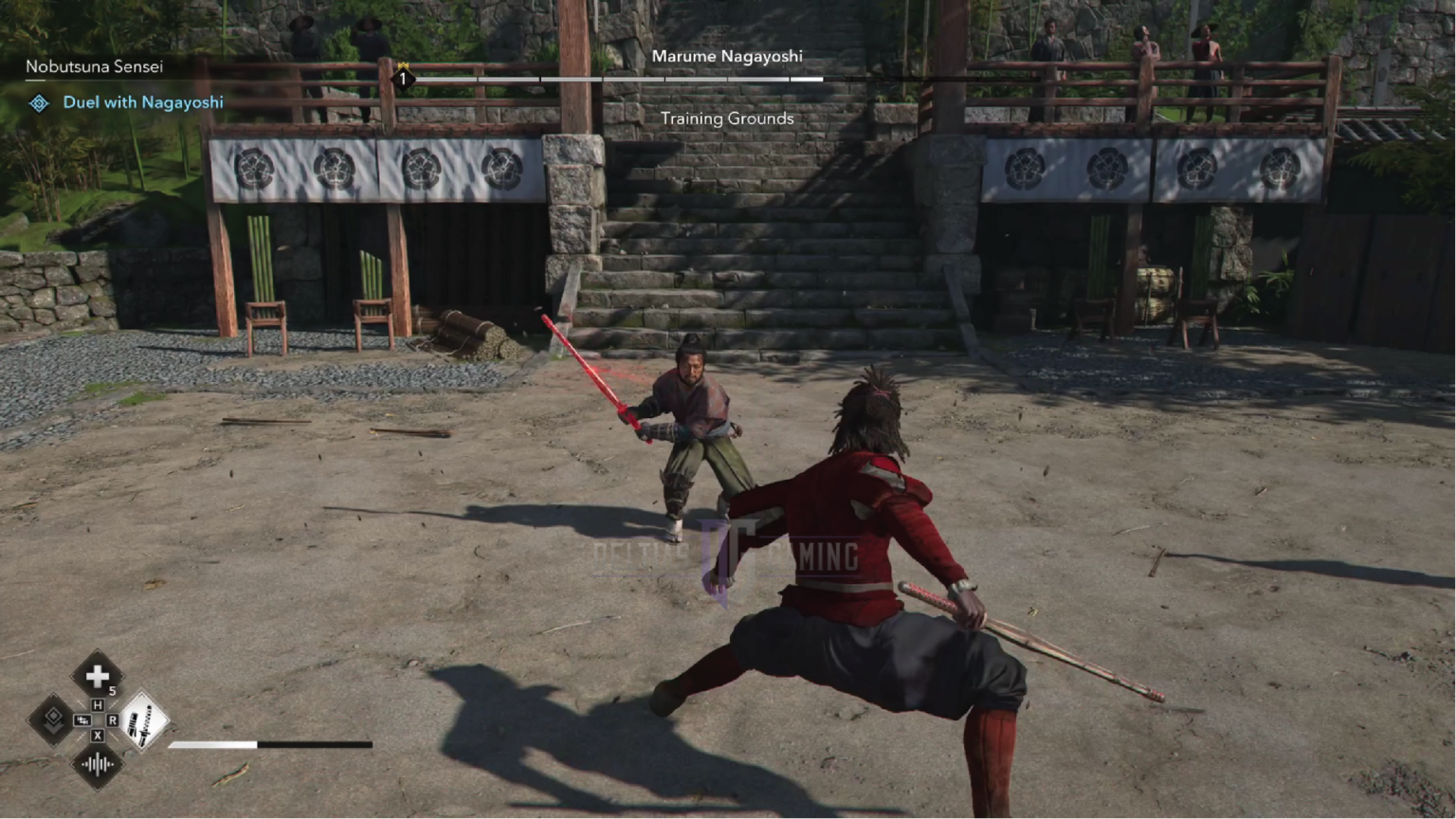Click the X button prompt icon
The height and width of the screenshot is (819, 1456).
pyautogui.click(x=99, y=735)
